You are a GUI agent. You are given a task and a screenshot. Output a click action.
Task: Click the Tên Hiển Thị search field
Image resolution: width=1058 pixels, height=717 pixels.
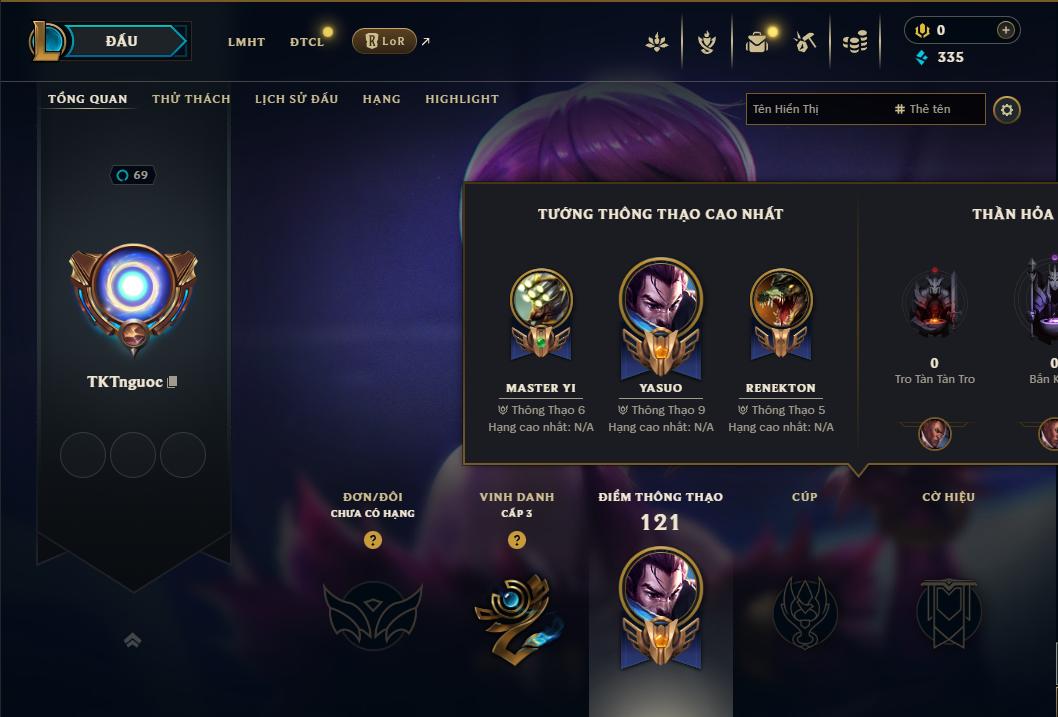(x=816, y=109)
